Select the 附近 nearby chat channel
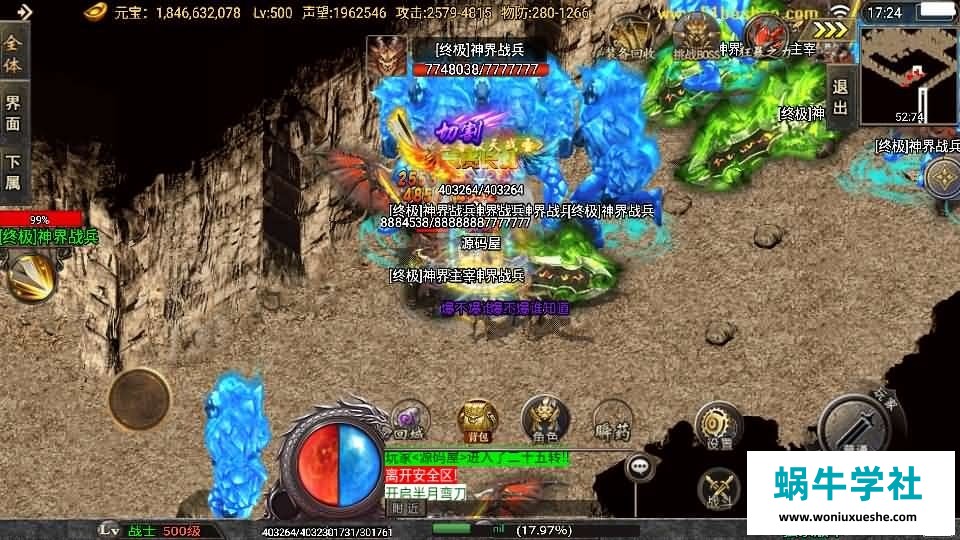Screen dimensions: 960x540 405,507
